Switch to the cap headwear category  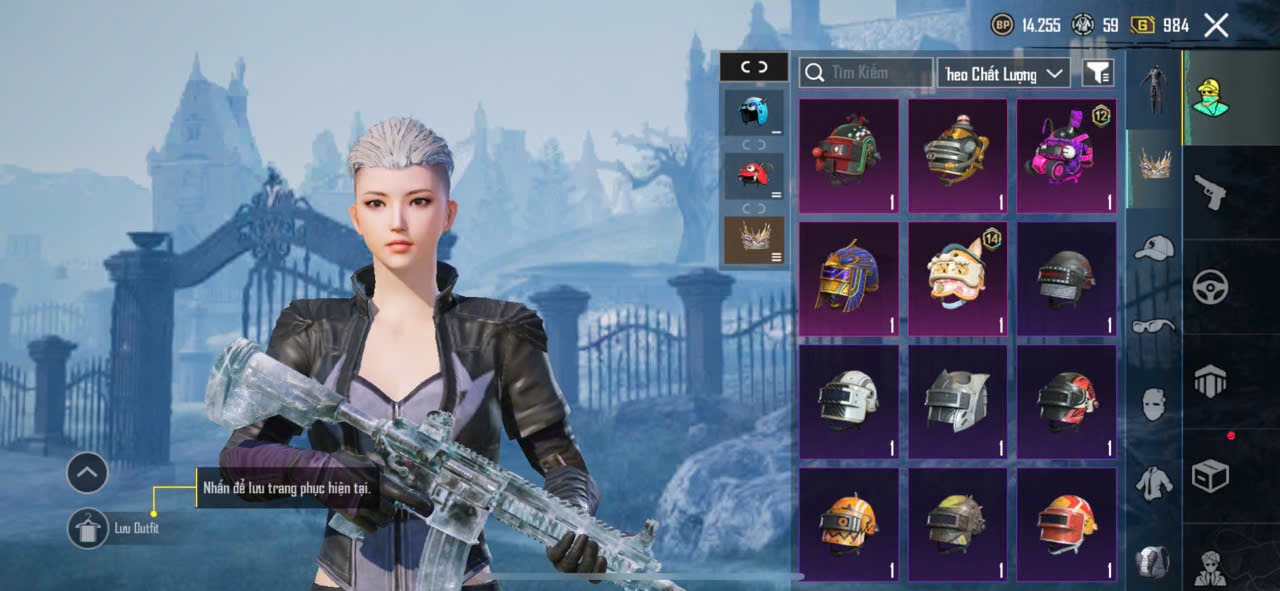[x=1154, y=248]
